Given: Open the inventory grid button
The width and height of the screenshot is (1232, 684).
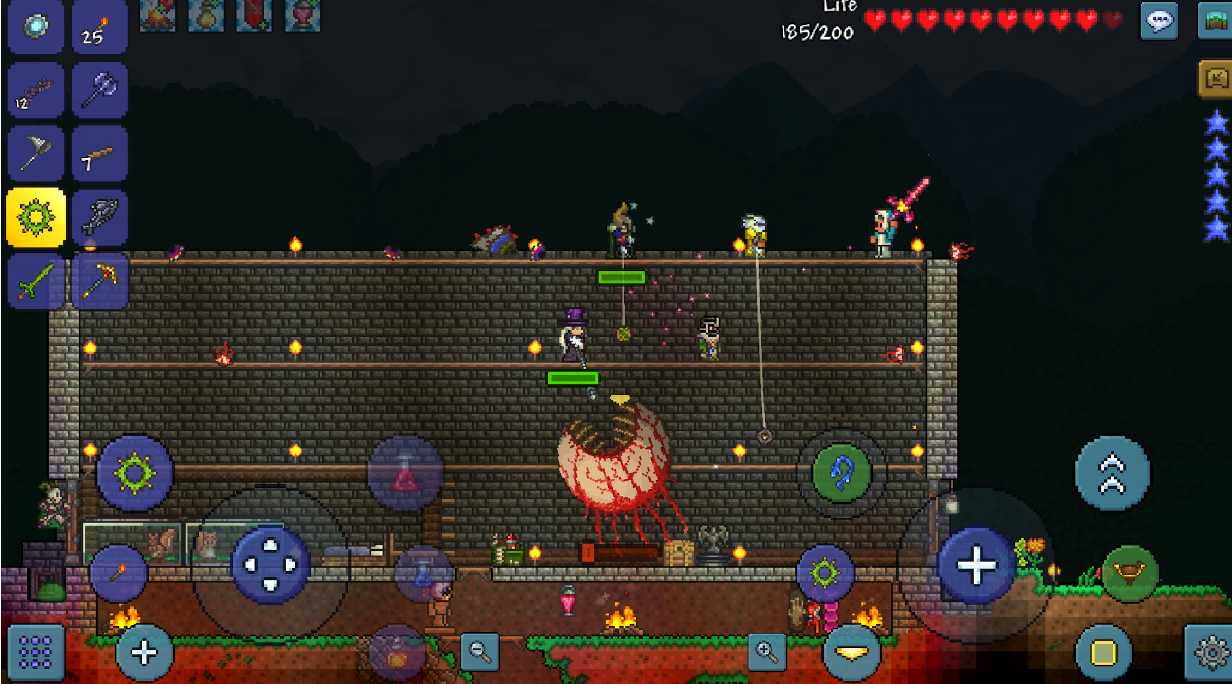Looking at the screenshot, I should coord(36,652).
